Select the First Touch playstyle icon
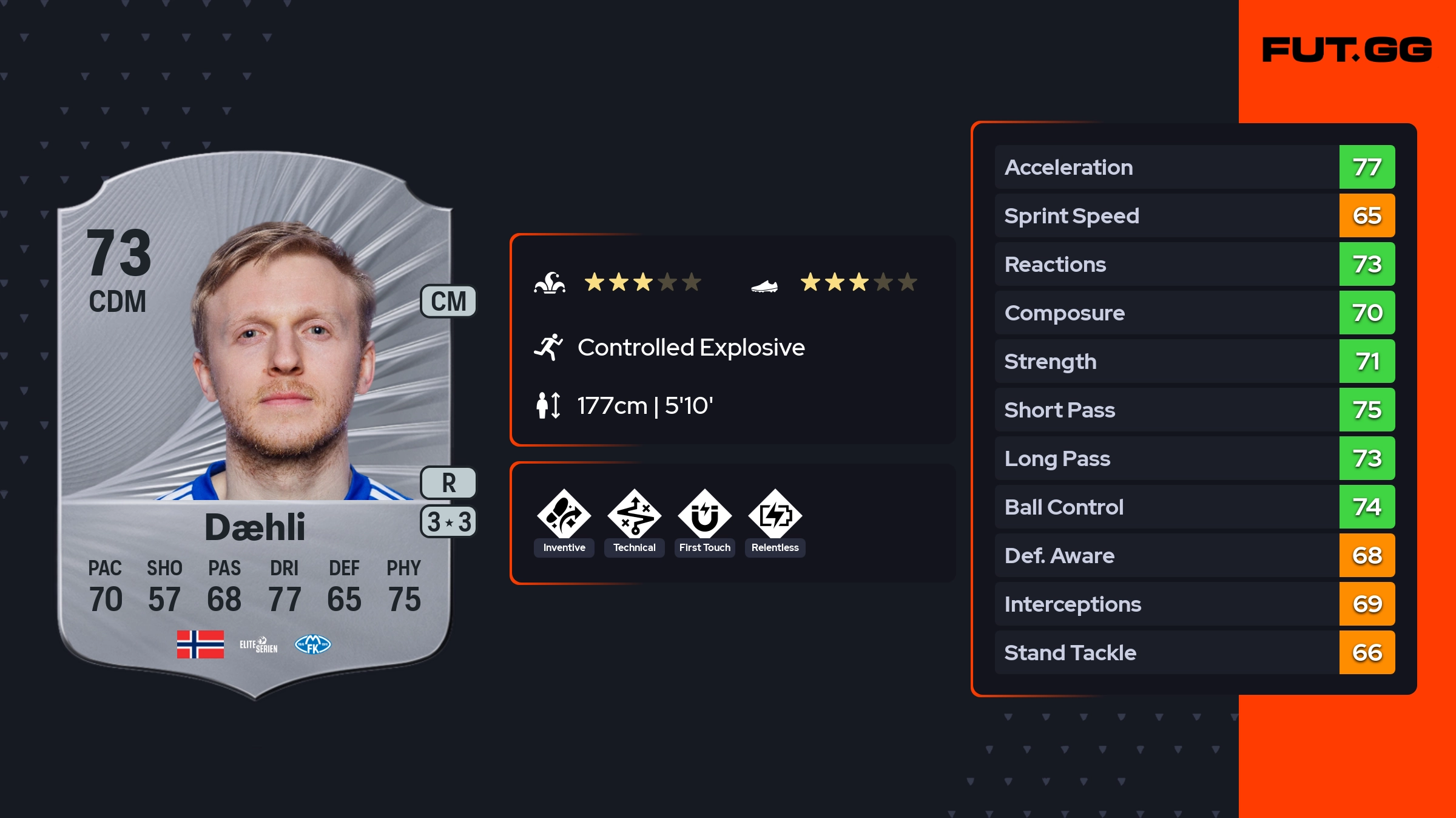Viewport: 1456px width, 818px height. [704, 516]
